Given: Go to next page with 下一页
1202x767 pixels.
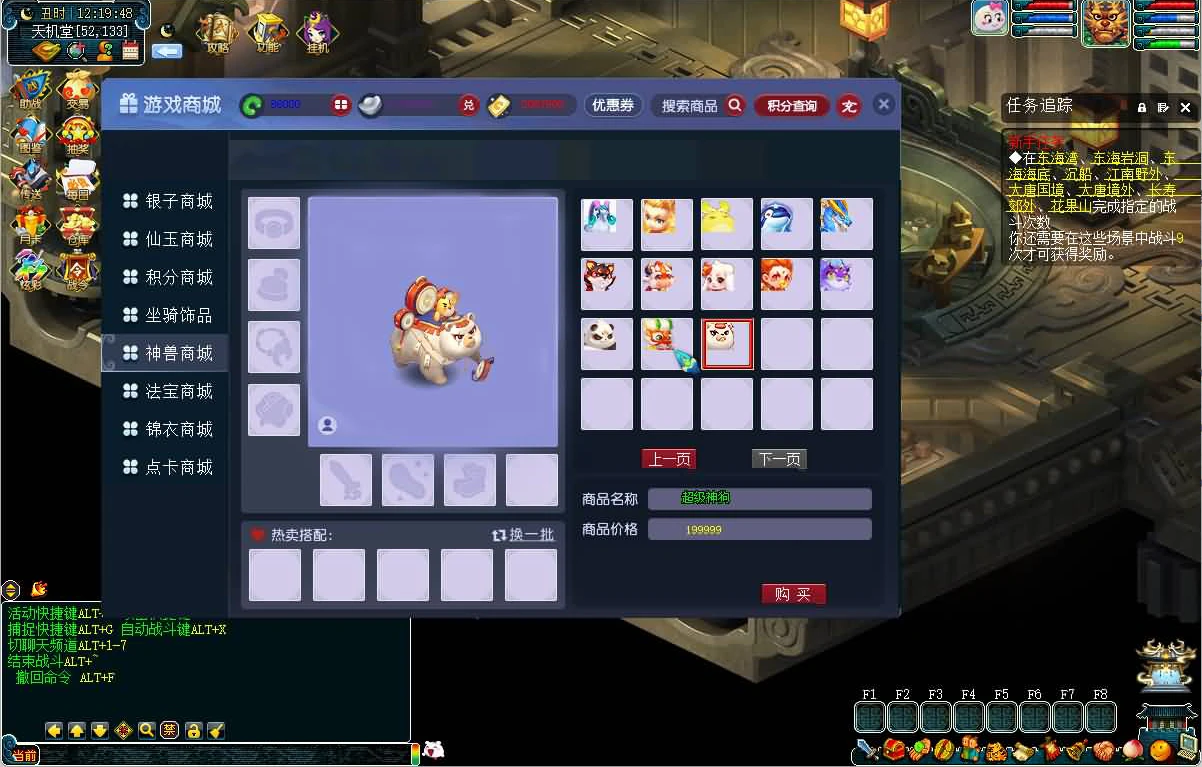Looking at the screenshot, I should [x=779, y=459].
